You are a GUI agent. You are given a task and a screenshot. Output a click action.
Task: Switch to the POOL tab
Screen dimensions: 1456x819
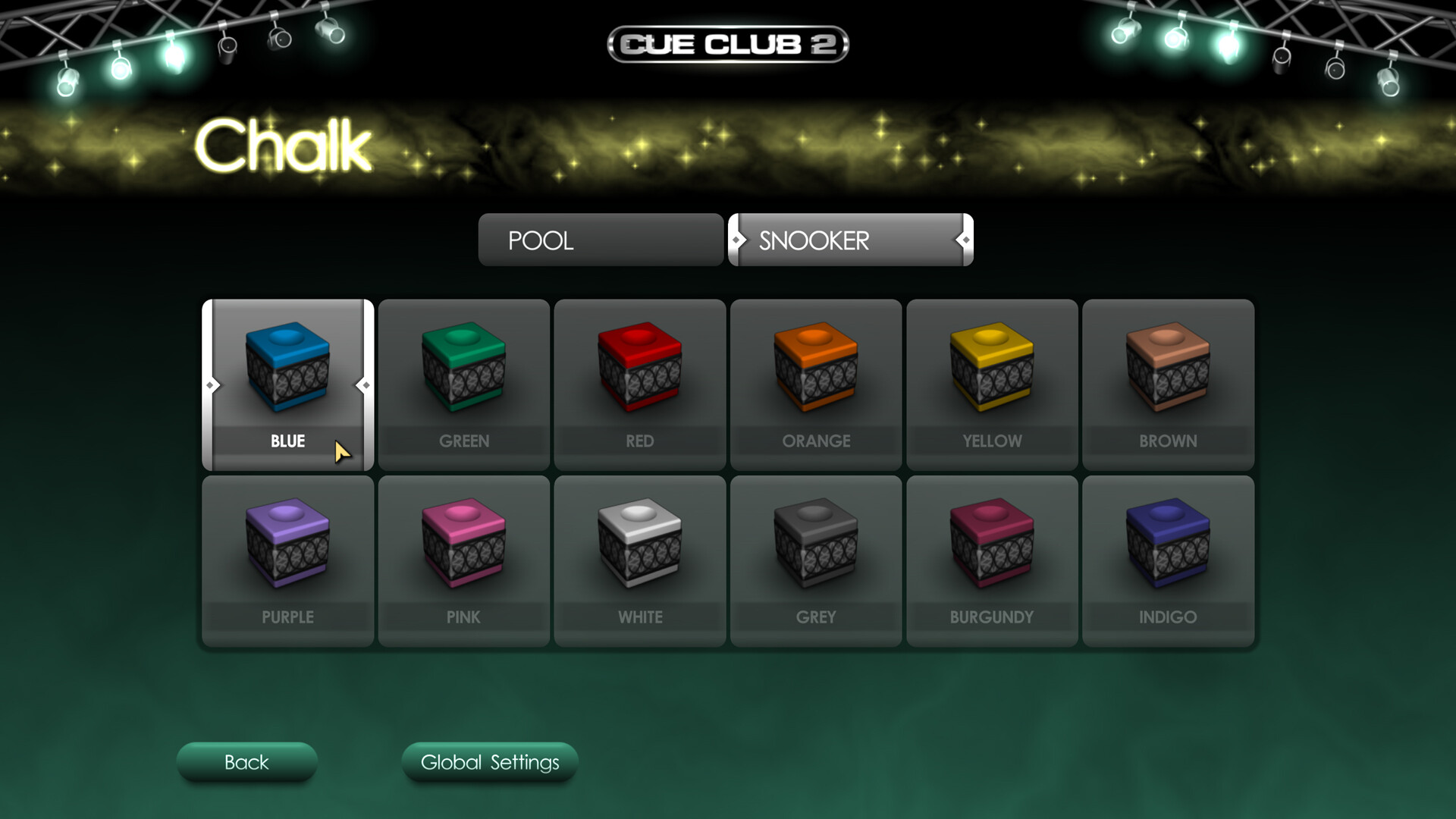601,240
